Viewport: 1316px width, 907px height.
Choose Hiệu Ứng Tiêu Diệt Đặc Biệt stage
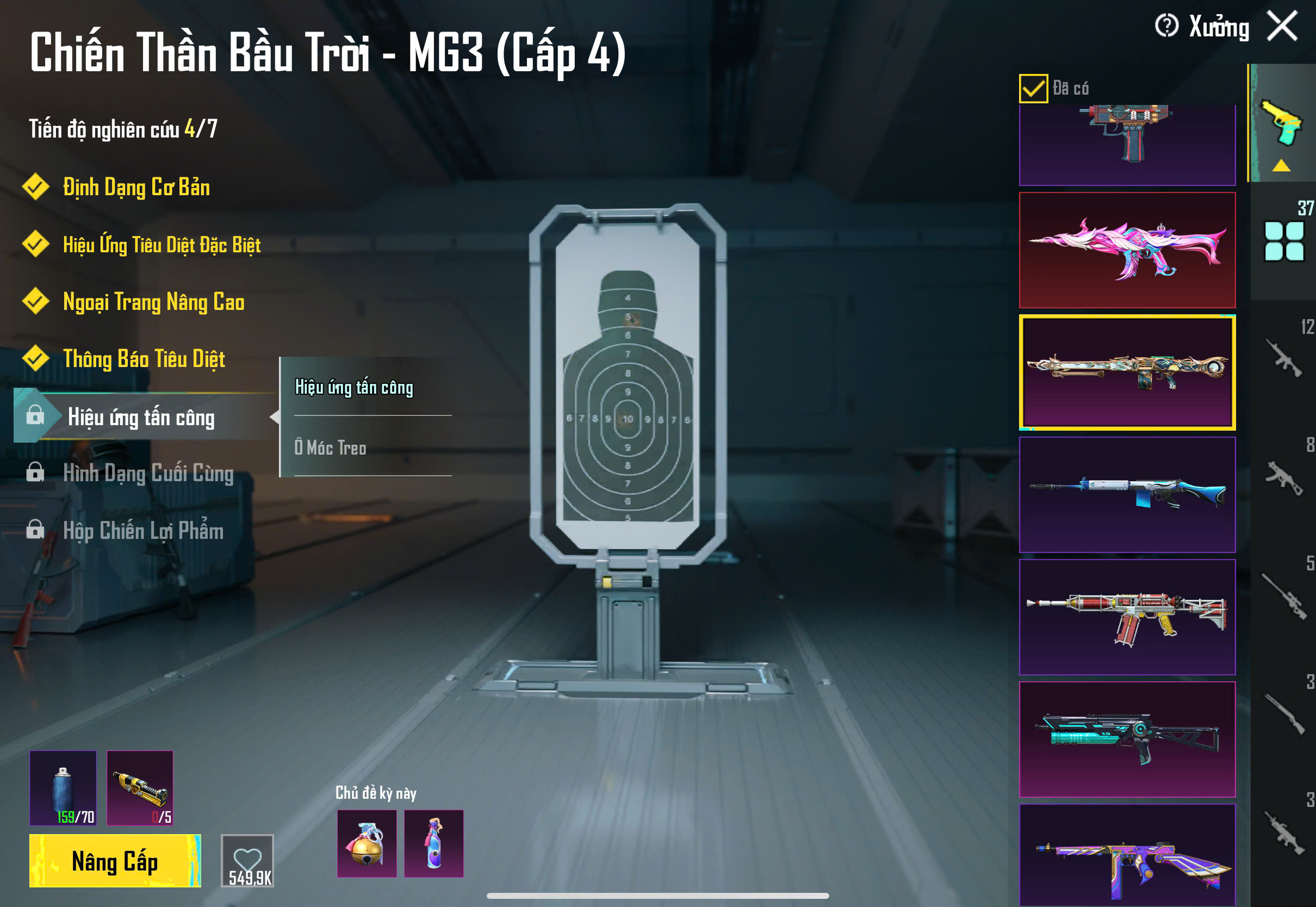162,245
